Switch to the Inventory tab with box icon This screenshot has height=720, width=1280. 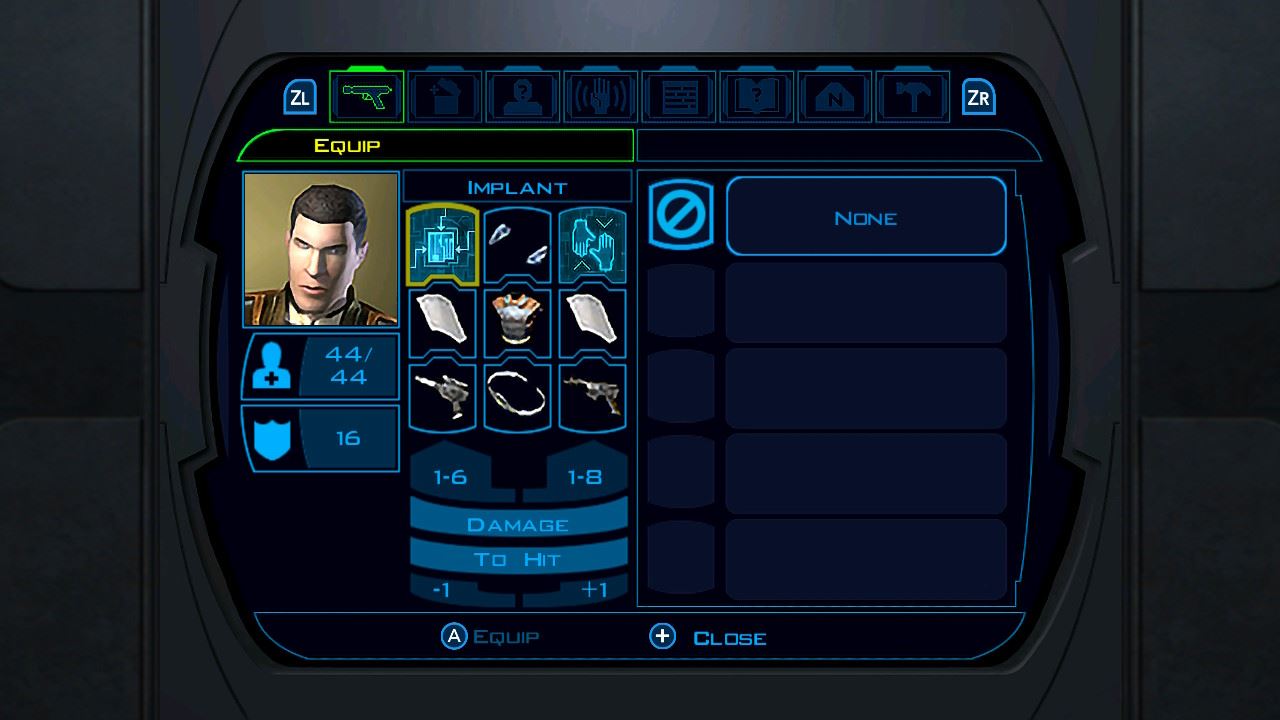pyautogui.click(x=445, y=98)
